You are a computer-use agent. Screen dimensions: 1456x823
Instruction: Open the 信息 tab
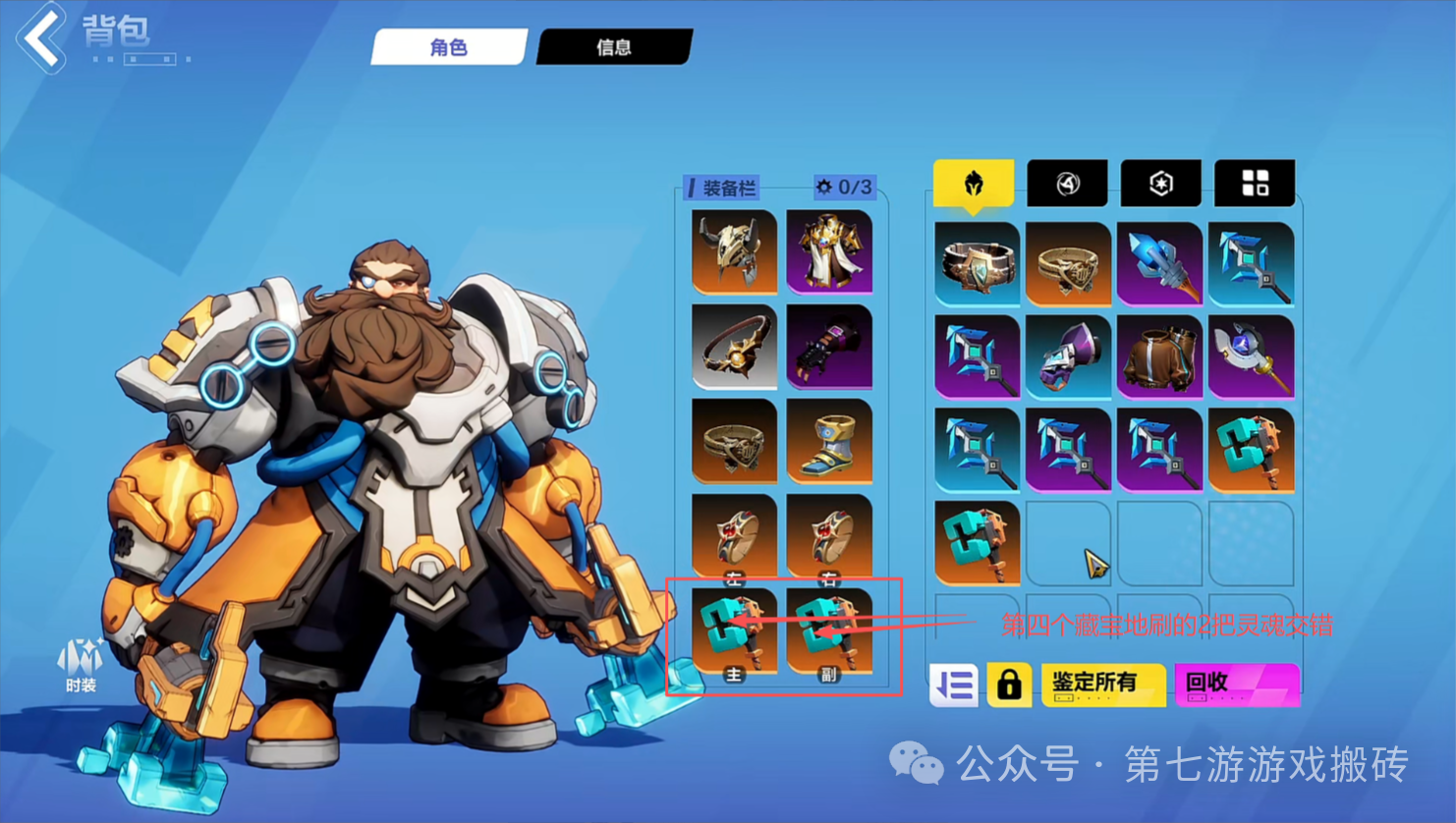coord(614,47)
